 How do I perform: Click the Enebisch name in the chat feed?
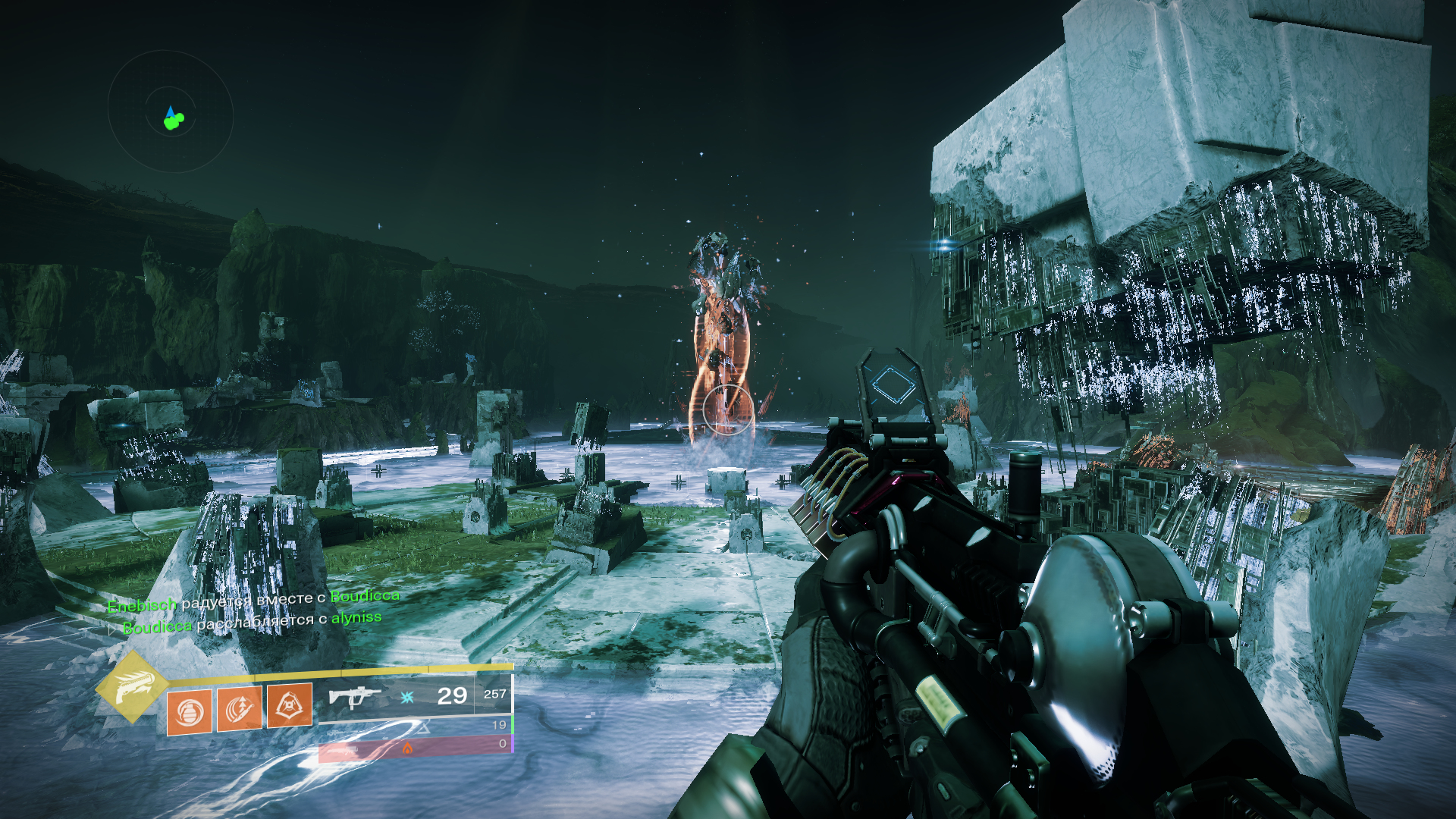point(142,605)
